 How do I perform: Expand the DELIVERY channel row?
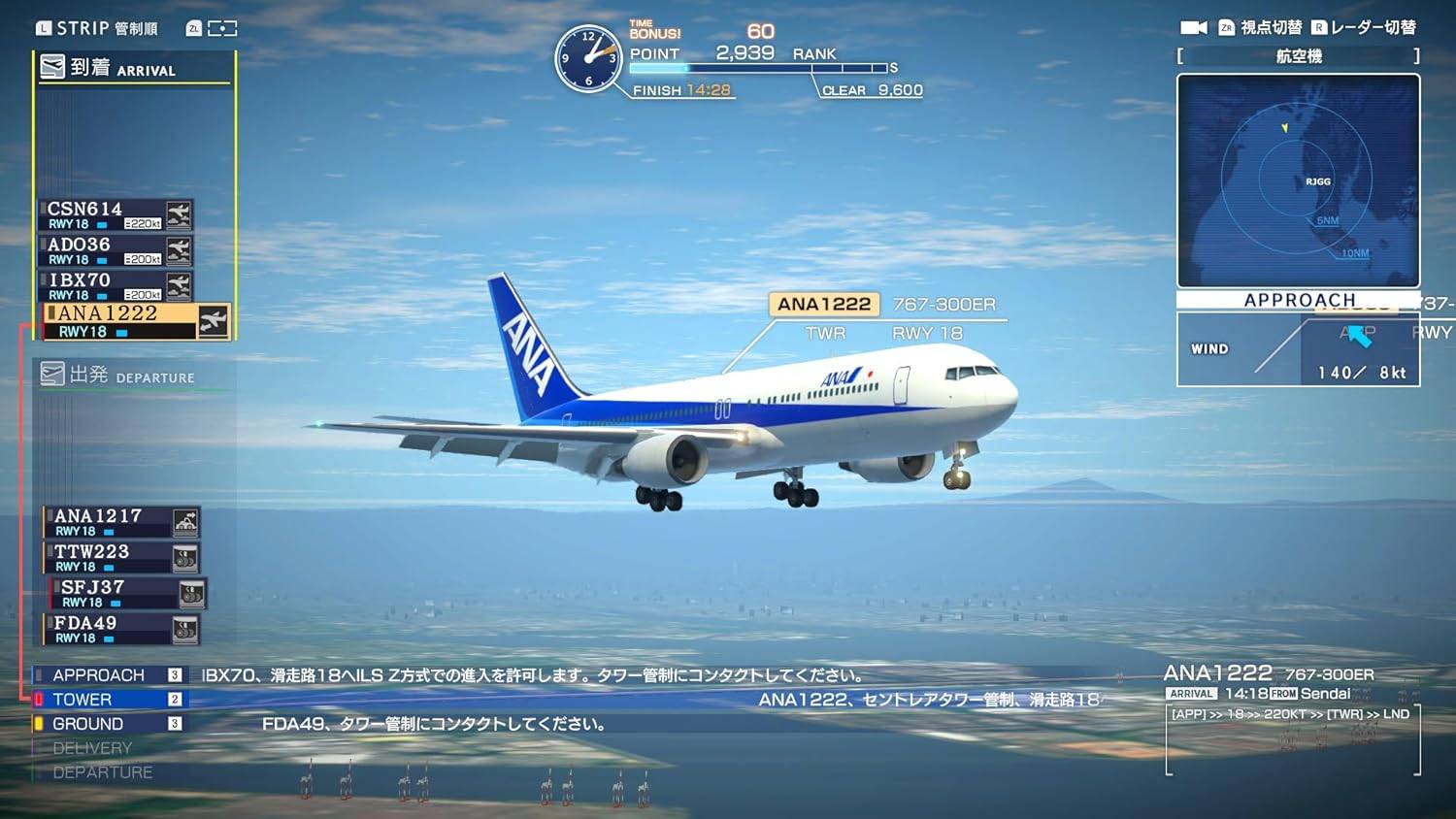[93, 747]
